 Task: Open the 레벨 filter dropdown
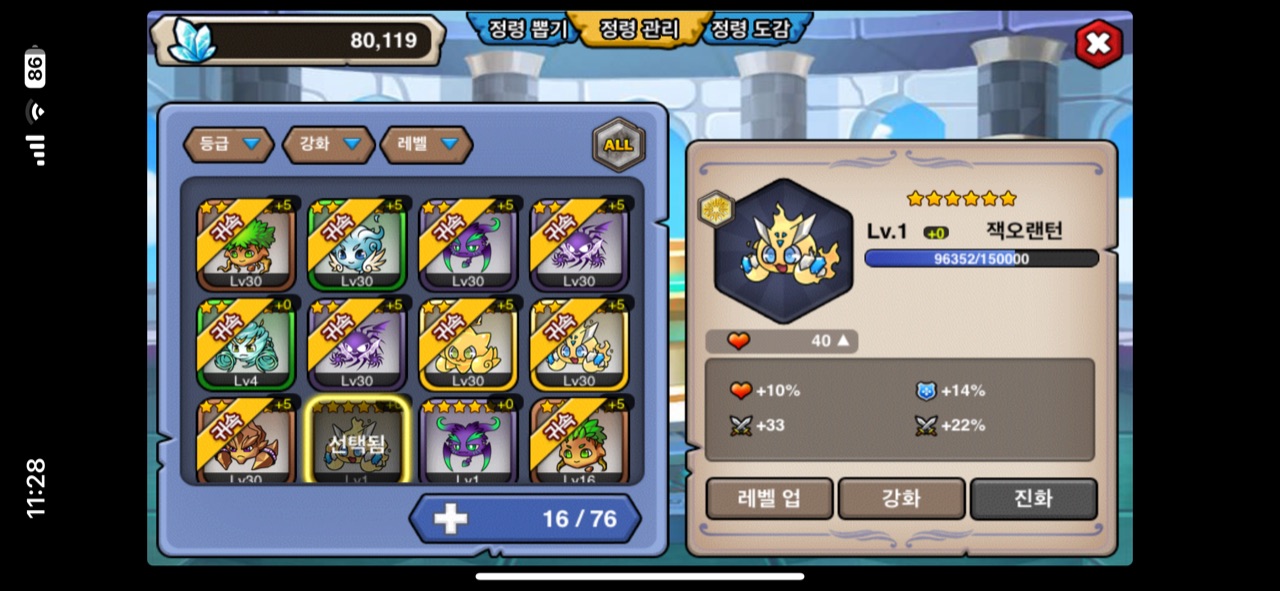[x=426, y=144]
